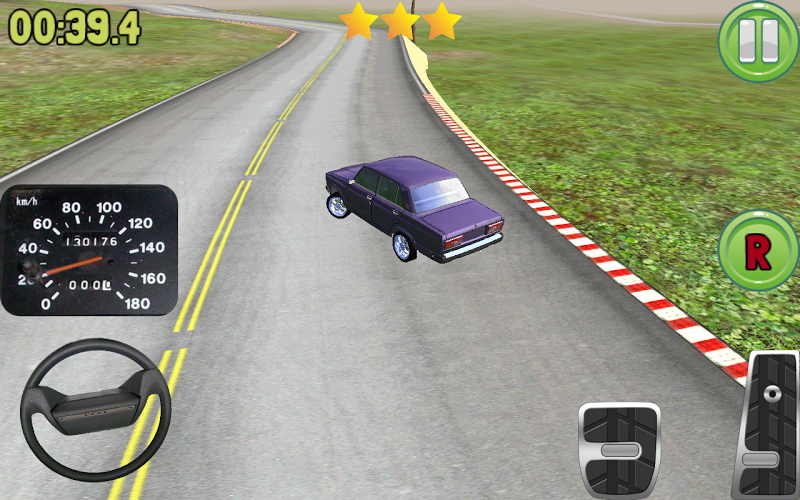Hit the brake pedal
This screenshot has height=500, width=800.
click(620, 450)
